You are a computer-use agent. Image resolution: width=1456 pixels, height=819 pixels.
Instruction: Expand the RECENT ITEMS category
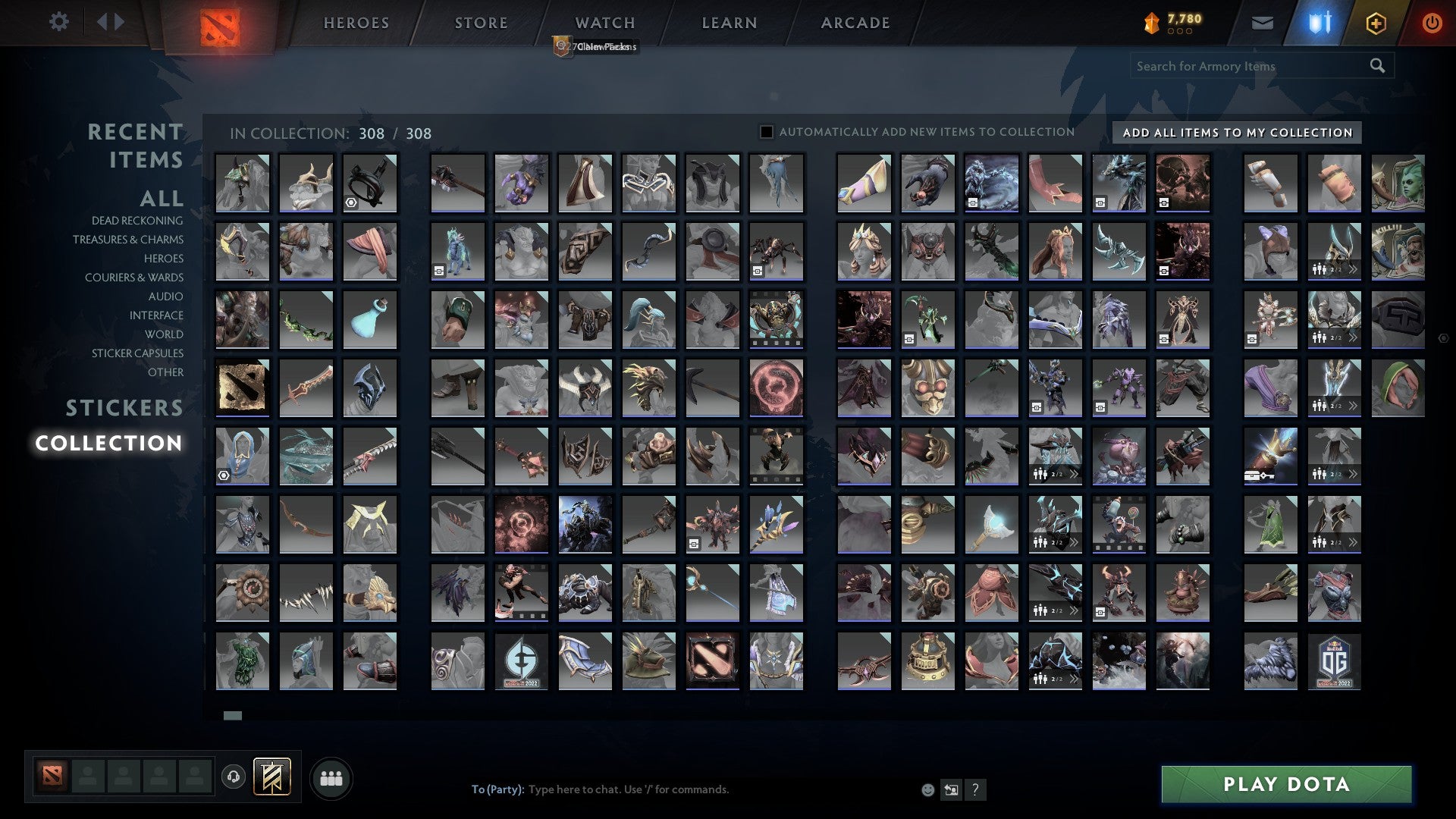click(x=135, y=146)
